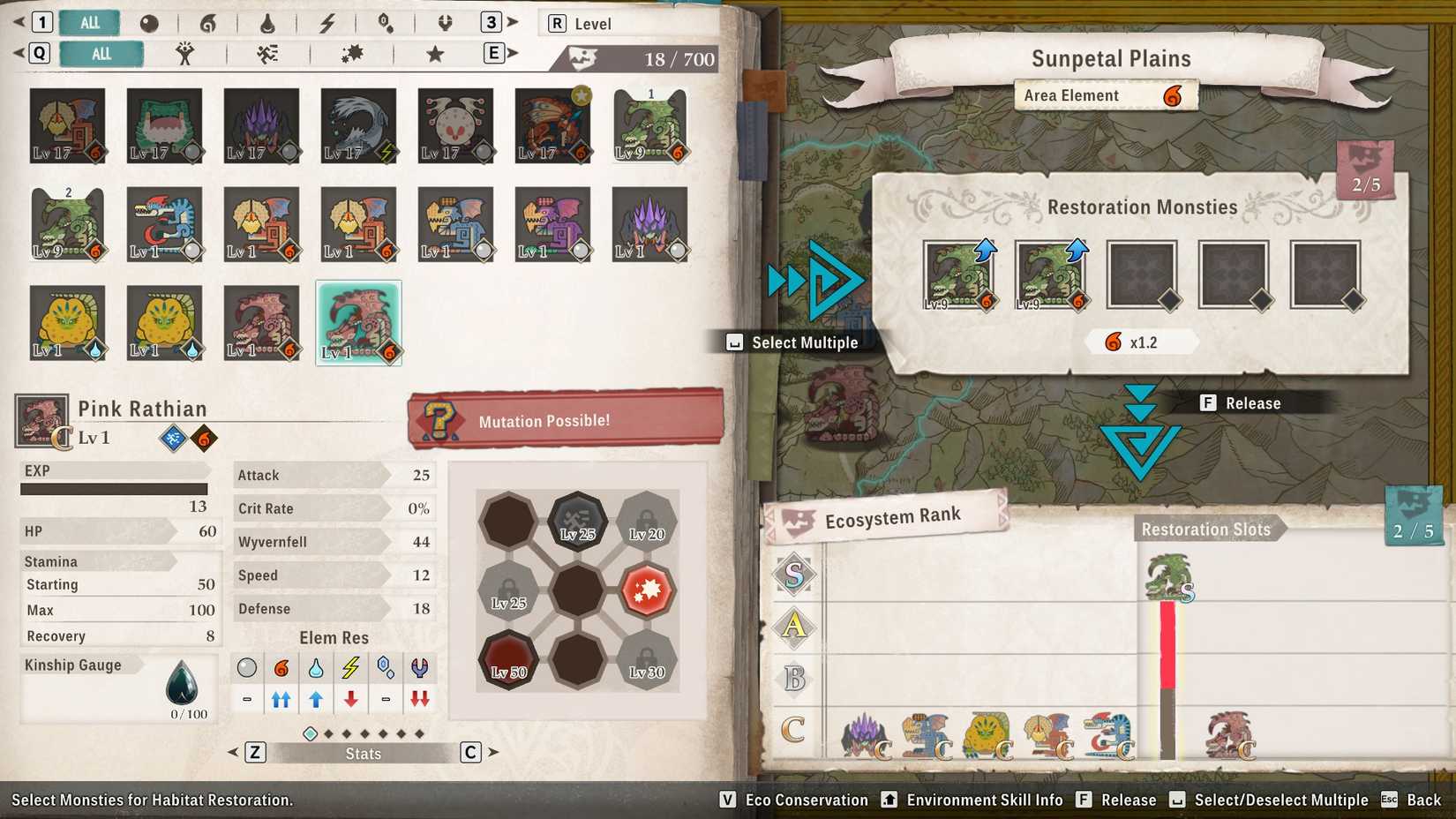Click the first filled Restoration Monsties slot

coord(958,274)
